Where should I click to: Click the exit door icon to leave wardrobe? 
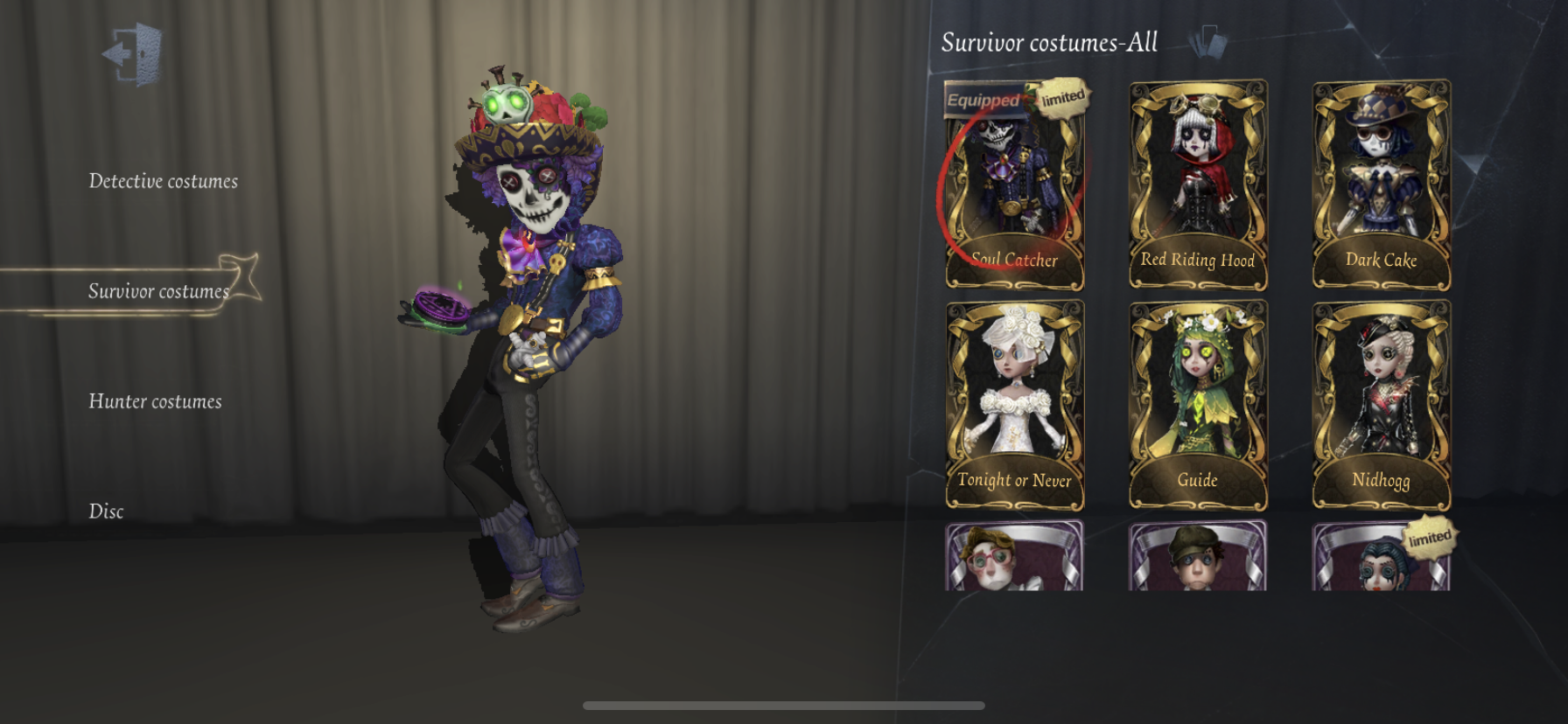click(x=133, y=55)
